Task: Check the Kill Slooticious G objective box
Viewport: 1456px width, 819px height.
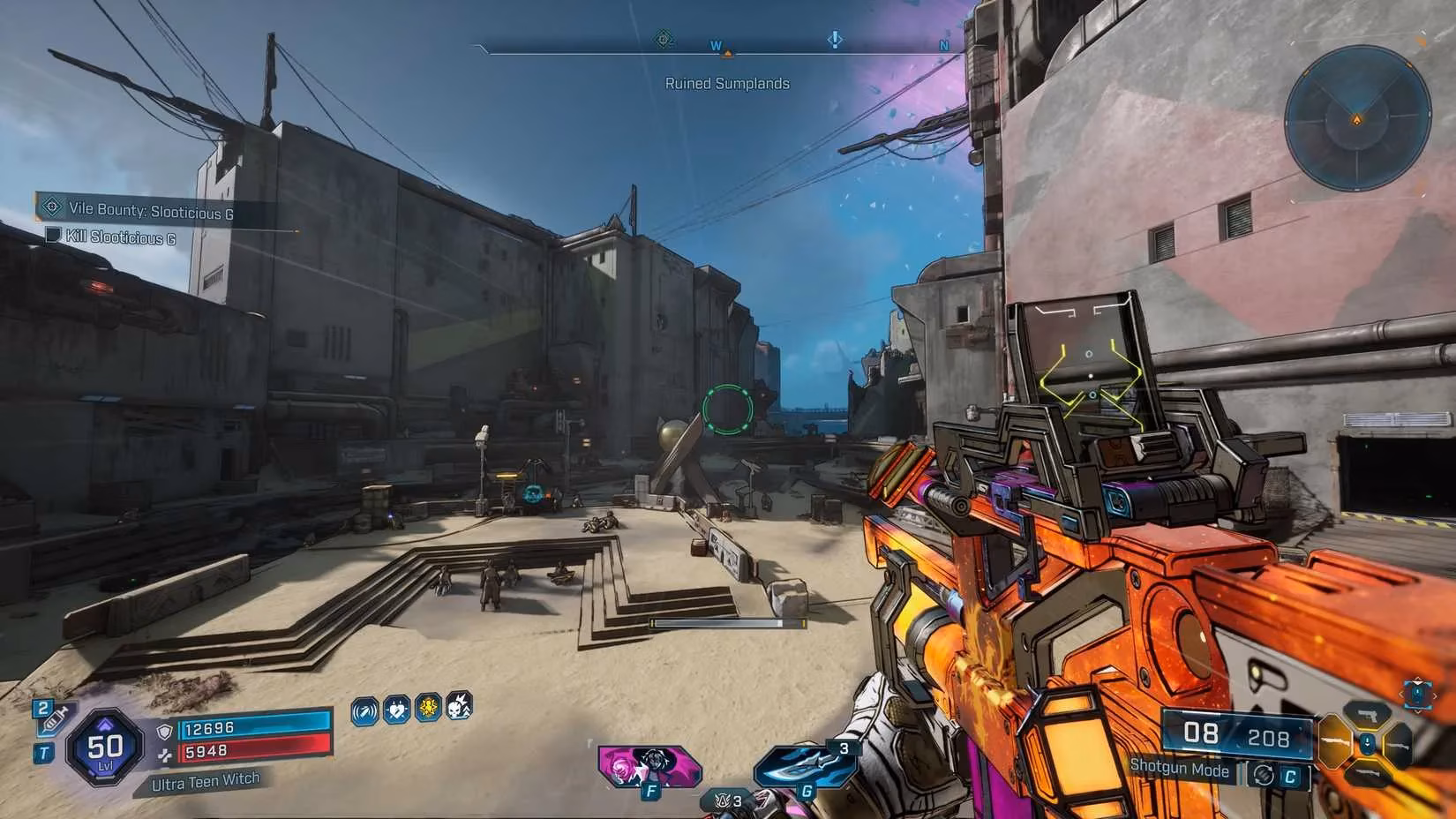Action: [x=53, y=235]
